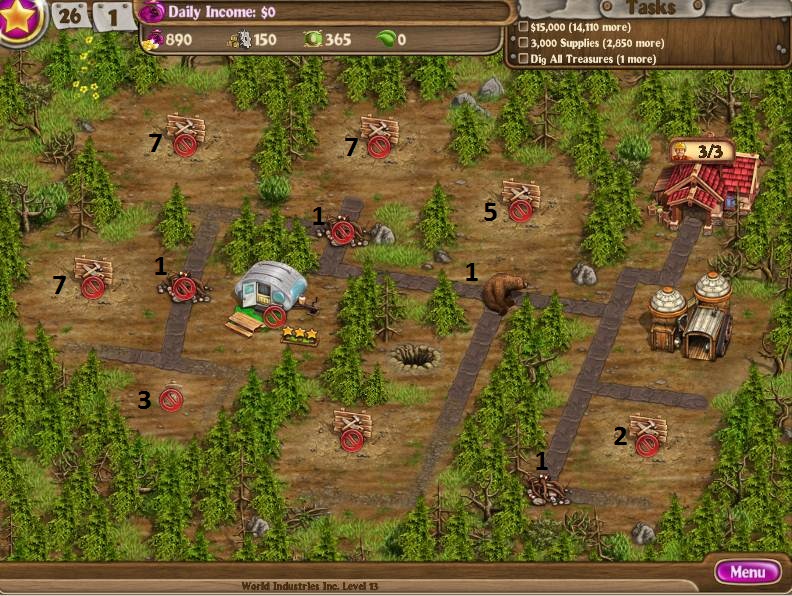
Task: Select the 3/3 workers badge
Action: click(702, 152)
